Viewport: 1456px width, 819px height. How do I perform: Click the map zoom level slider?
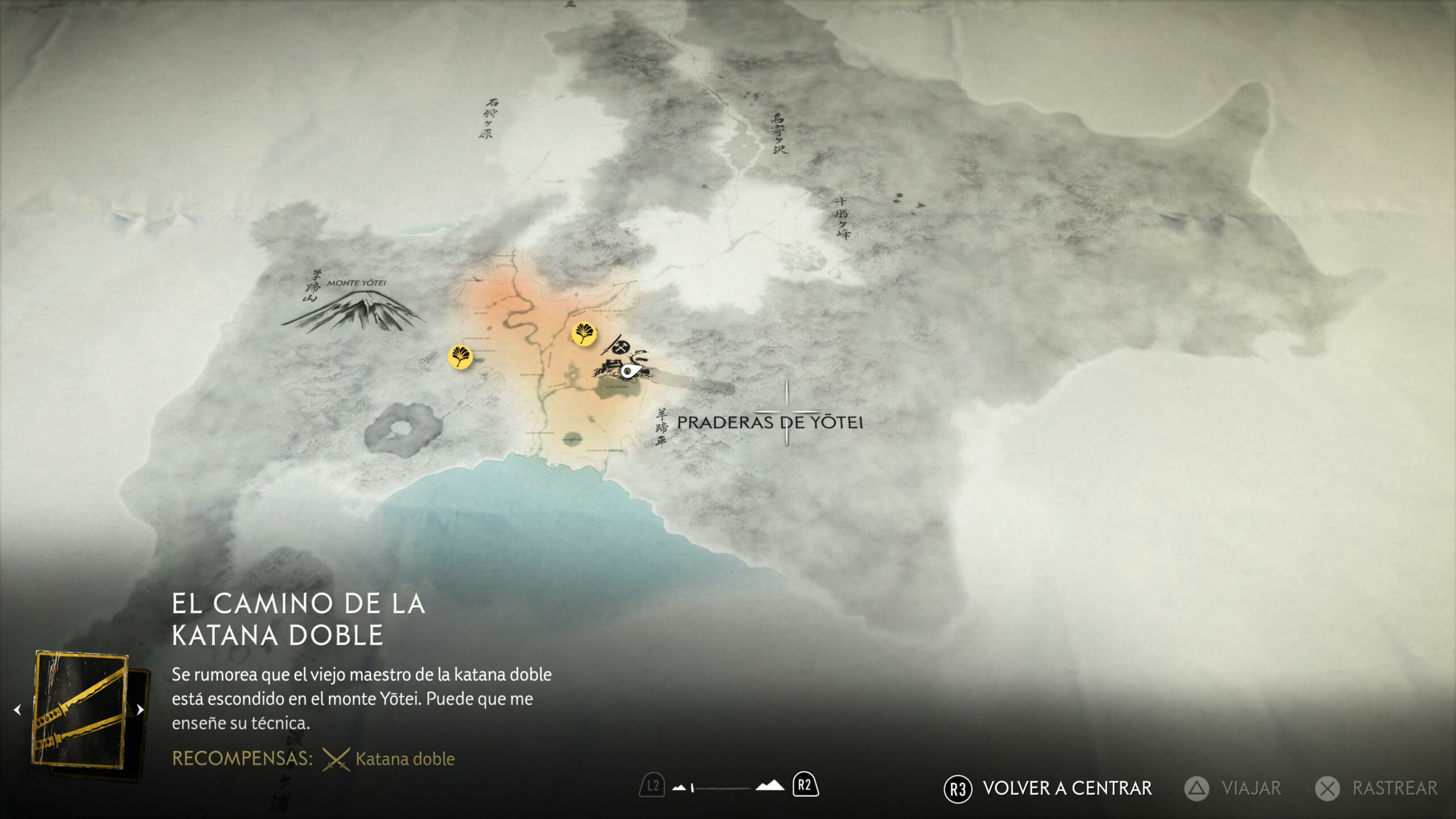(721, 788)
